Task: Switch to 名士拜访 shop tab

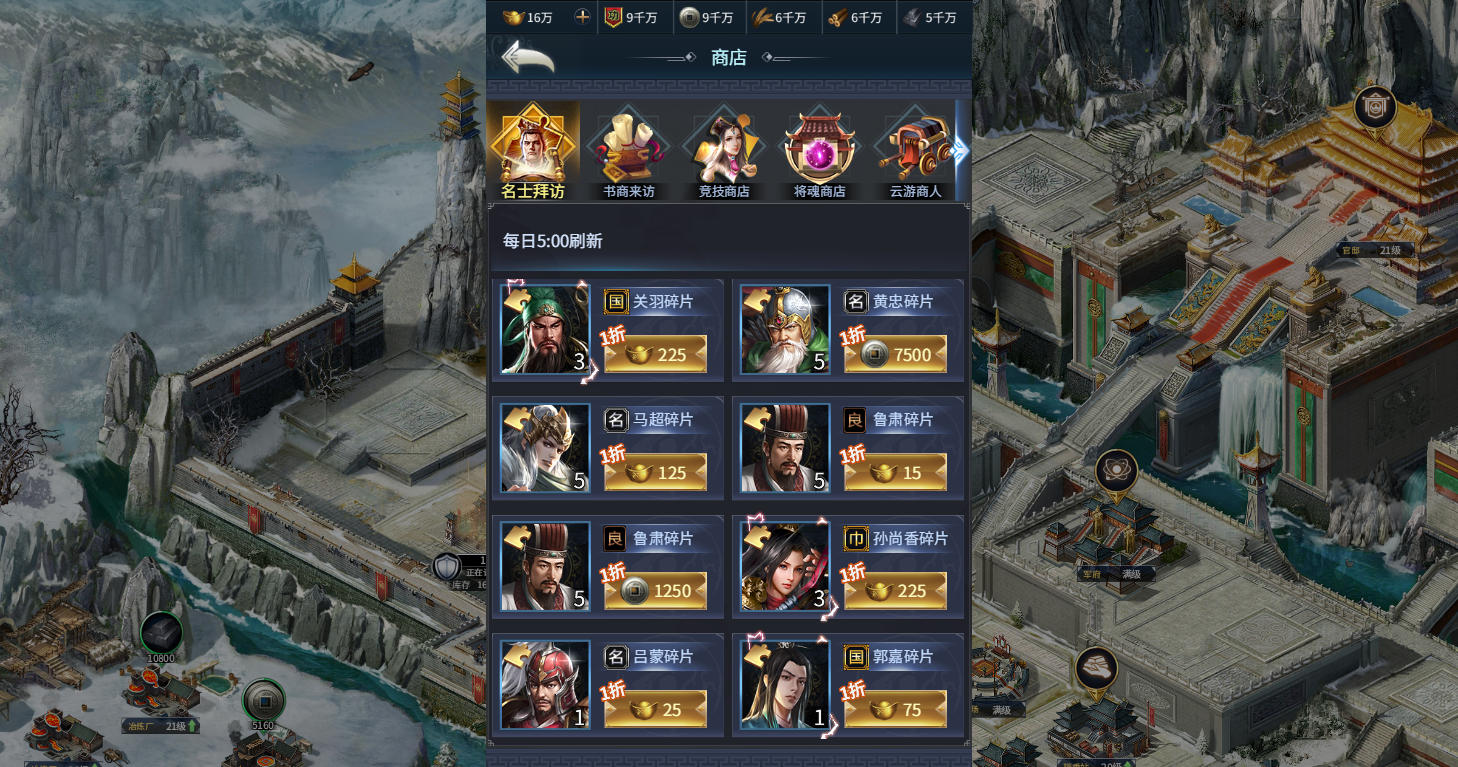Action: coord(533,152)
